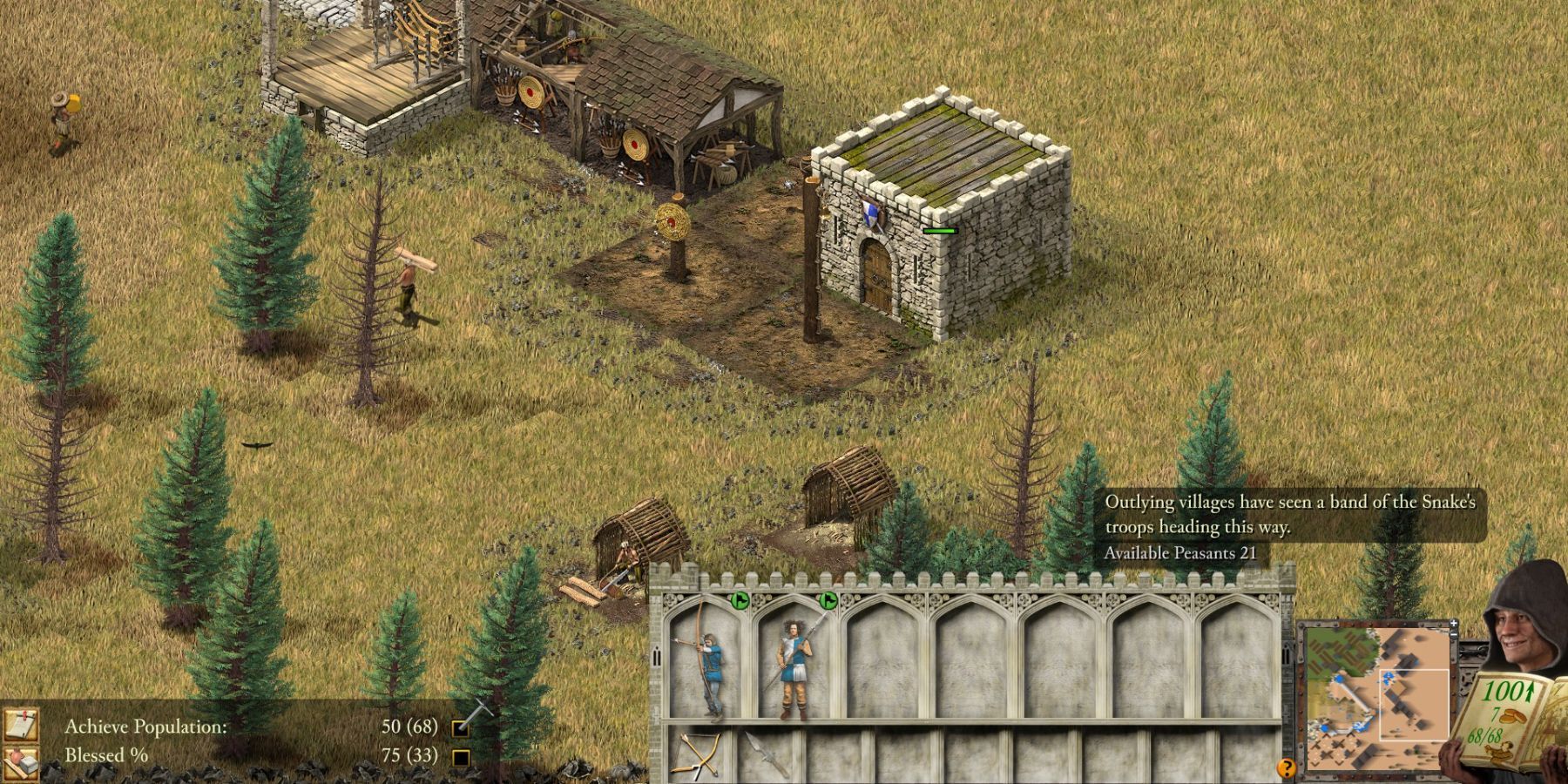The width and height of the screenshot is (1568, 784).
Task: Zoom in the minimap with the plus button
Action: [x=1453, y=622]
